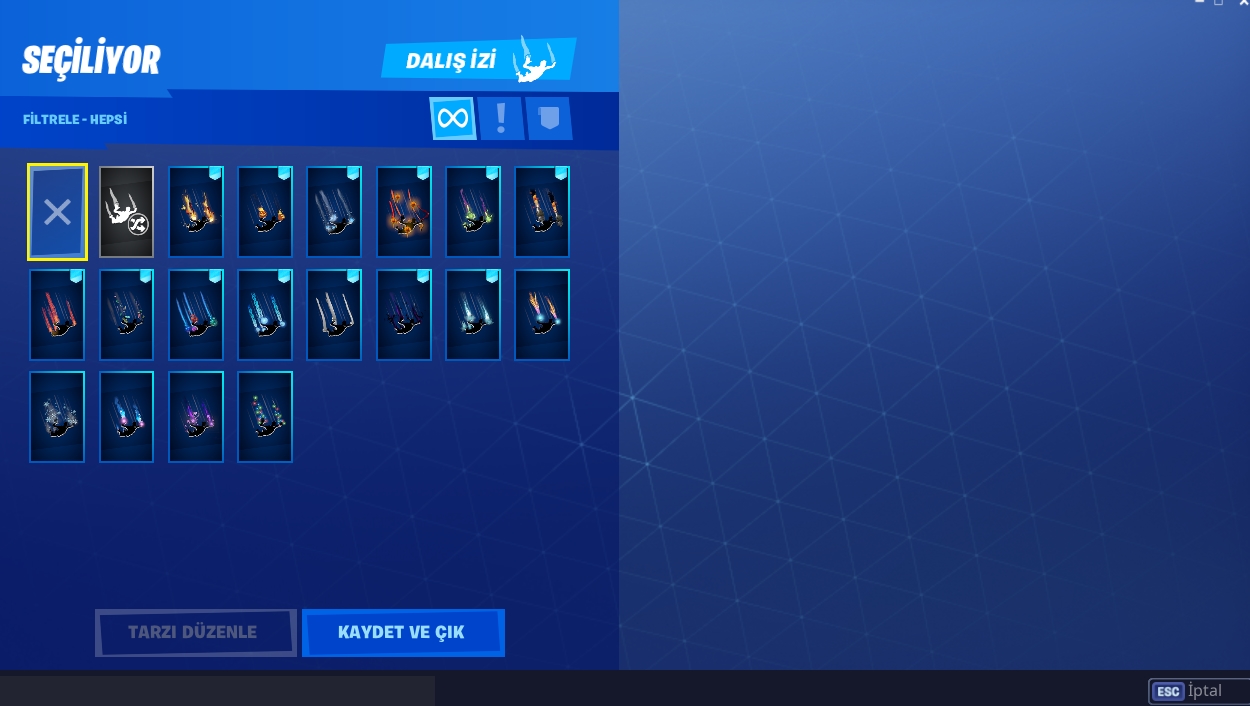This screenshot has height=706, width=1250.
Task: Select the empty no-contrail slot
Action: (x=57, y=212)
